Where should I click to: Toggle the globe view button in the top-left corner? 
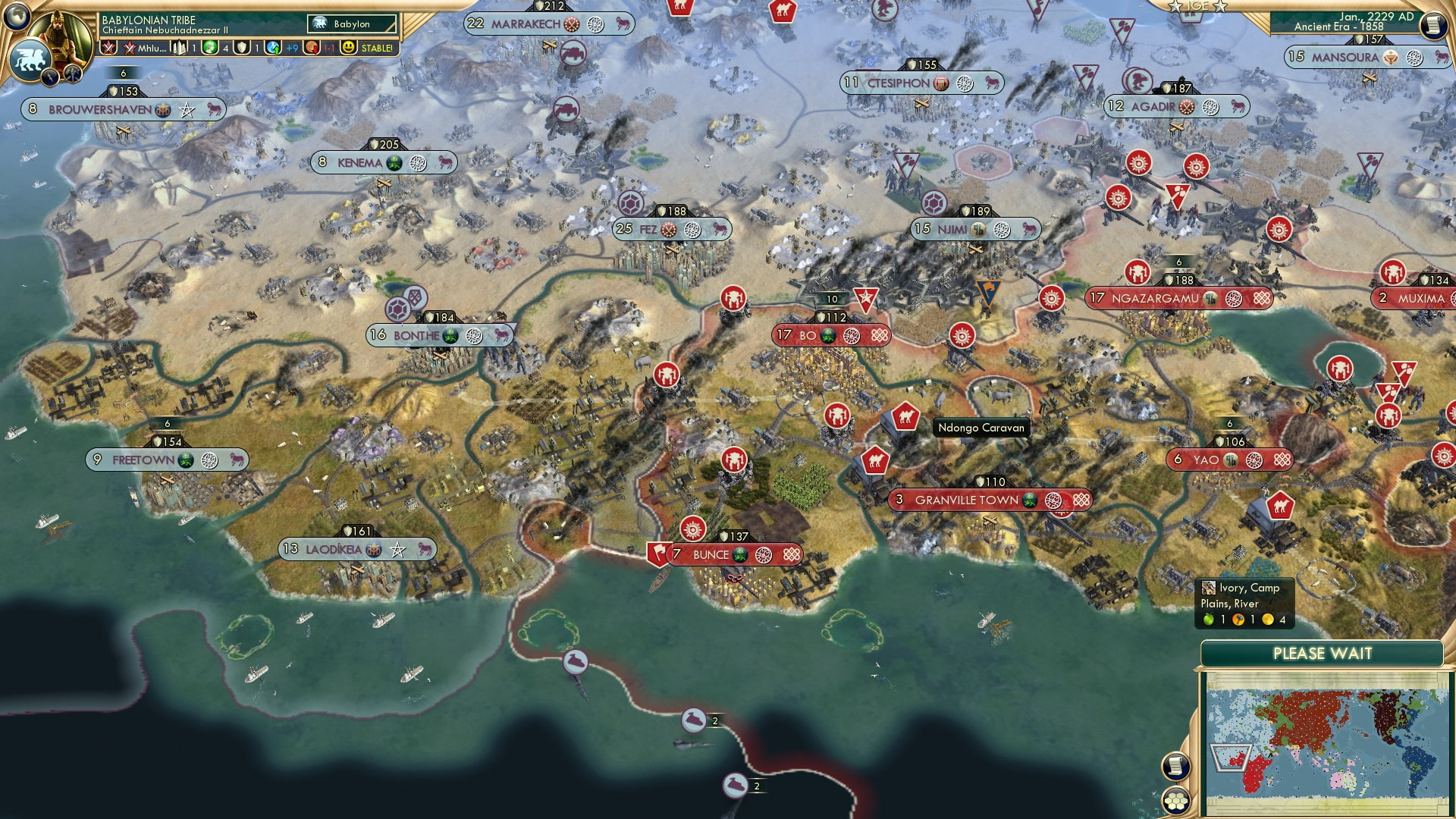tap(17, 17)
